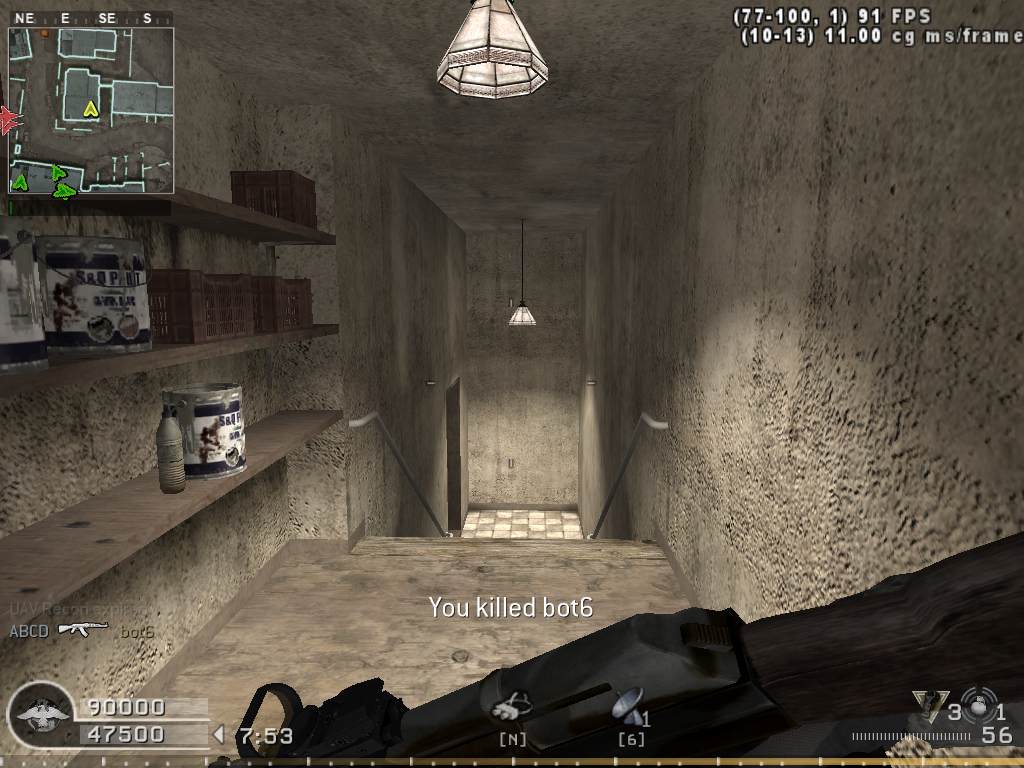This screenshot has height=768, width=1024.
Task: Click the orange marker on the minimap
Action: pos(44,33)
